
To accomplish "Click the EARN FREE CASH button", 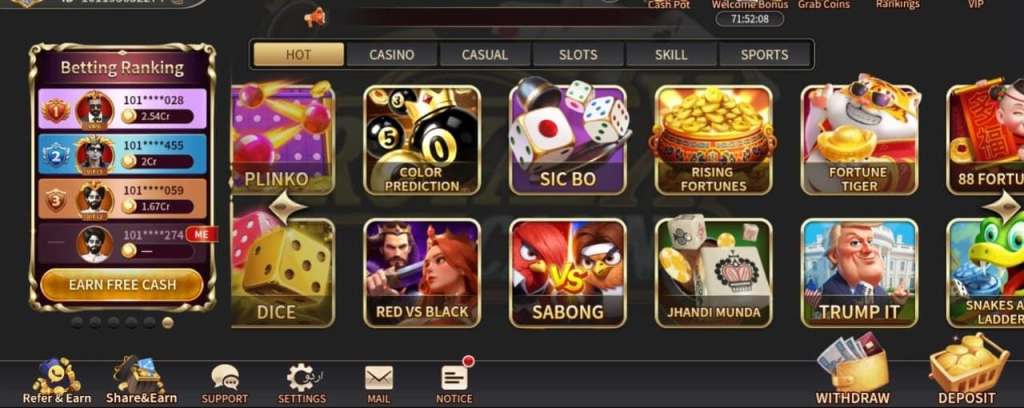I will (x=122, y=285).
